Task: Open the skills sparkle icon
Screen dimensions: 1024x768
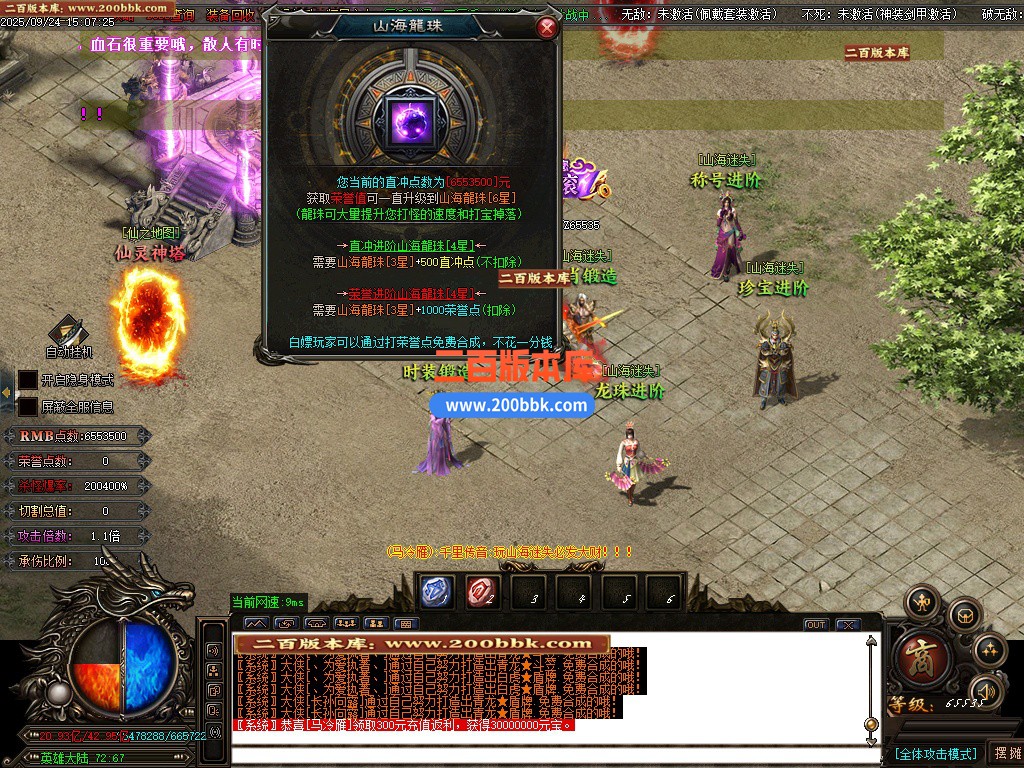Action: pos(989,650)
